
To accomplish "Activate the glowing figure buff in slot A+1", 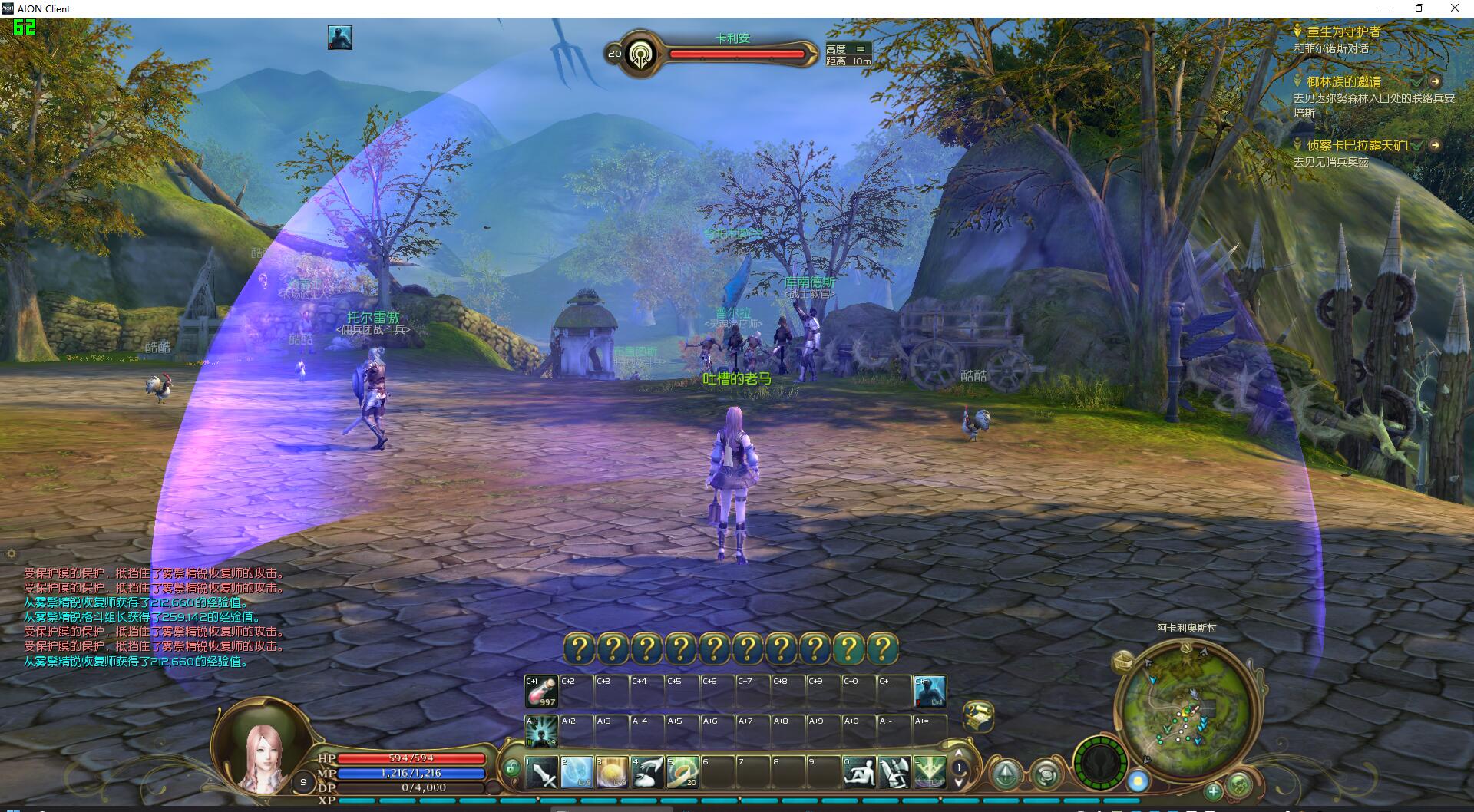I will (x=541, y=731).
